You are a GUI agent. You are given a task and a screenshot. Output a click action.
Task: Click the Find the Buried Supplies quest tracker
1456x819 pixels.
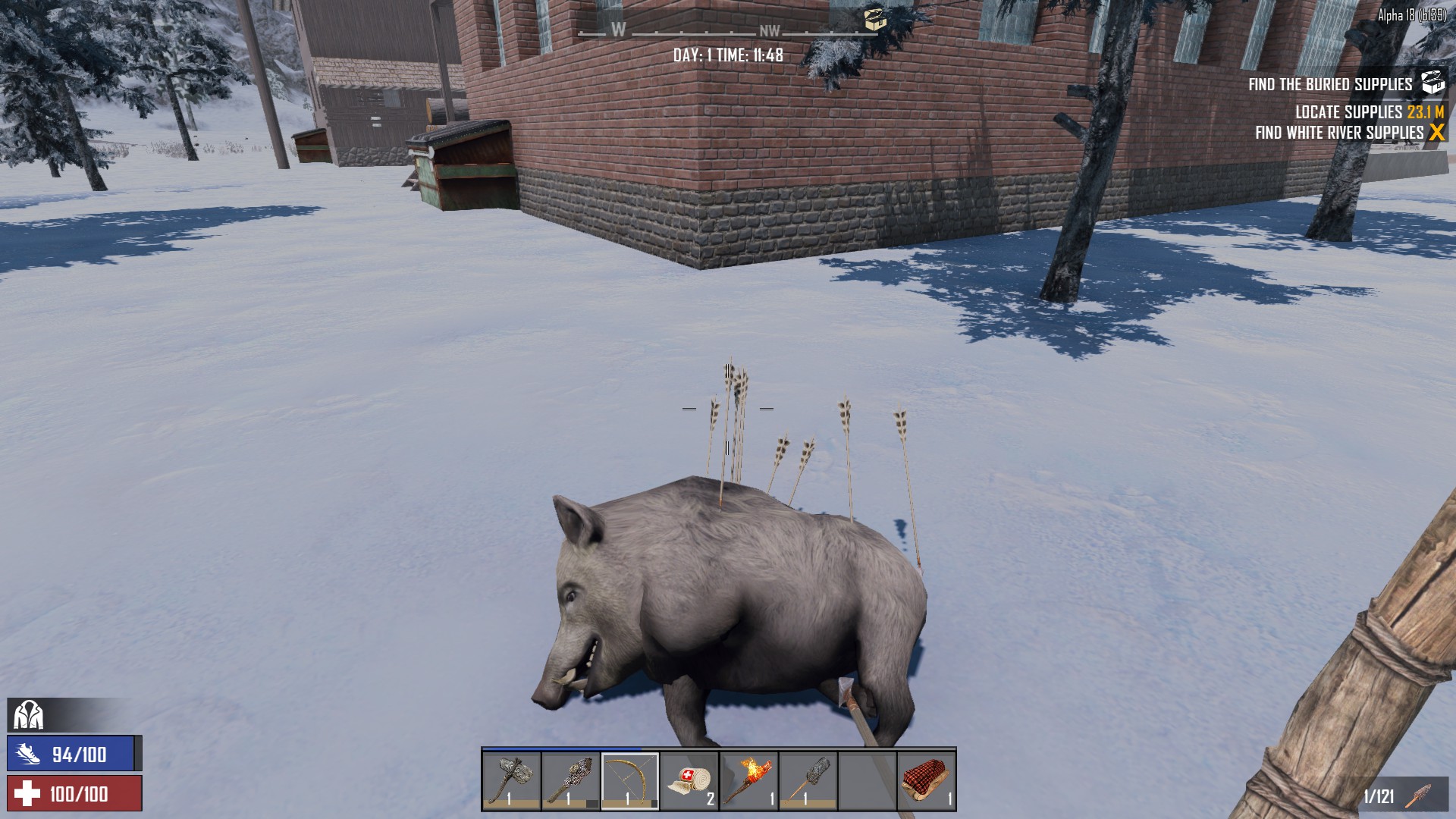coord(1330,84)
